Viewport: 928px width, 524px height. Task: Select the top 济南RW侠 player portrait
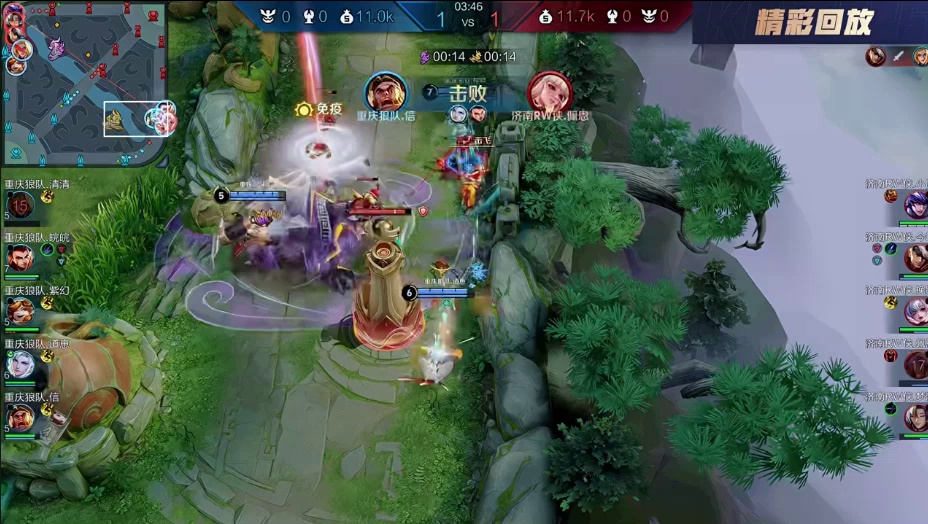[x=915, y=205]
